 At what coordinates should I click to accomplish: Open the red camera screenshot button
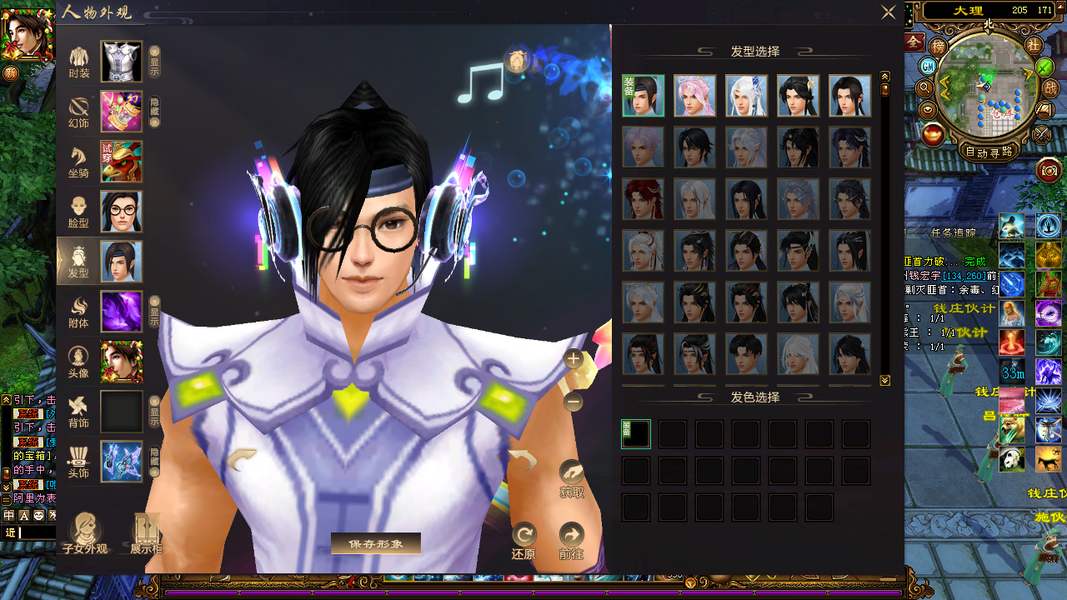tap(1048, 170)
